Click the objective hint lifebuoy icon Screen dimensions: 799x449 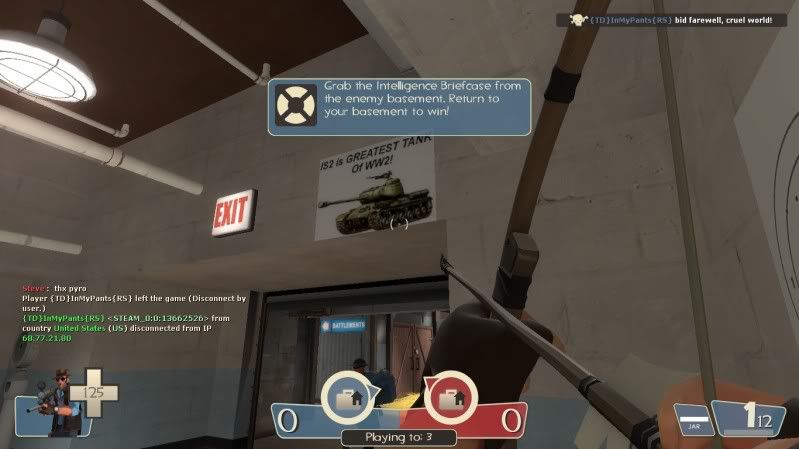click(294, 107)
